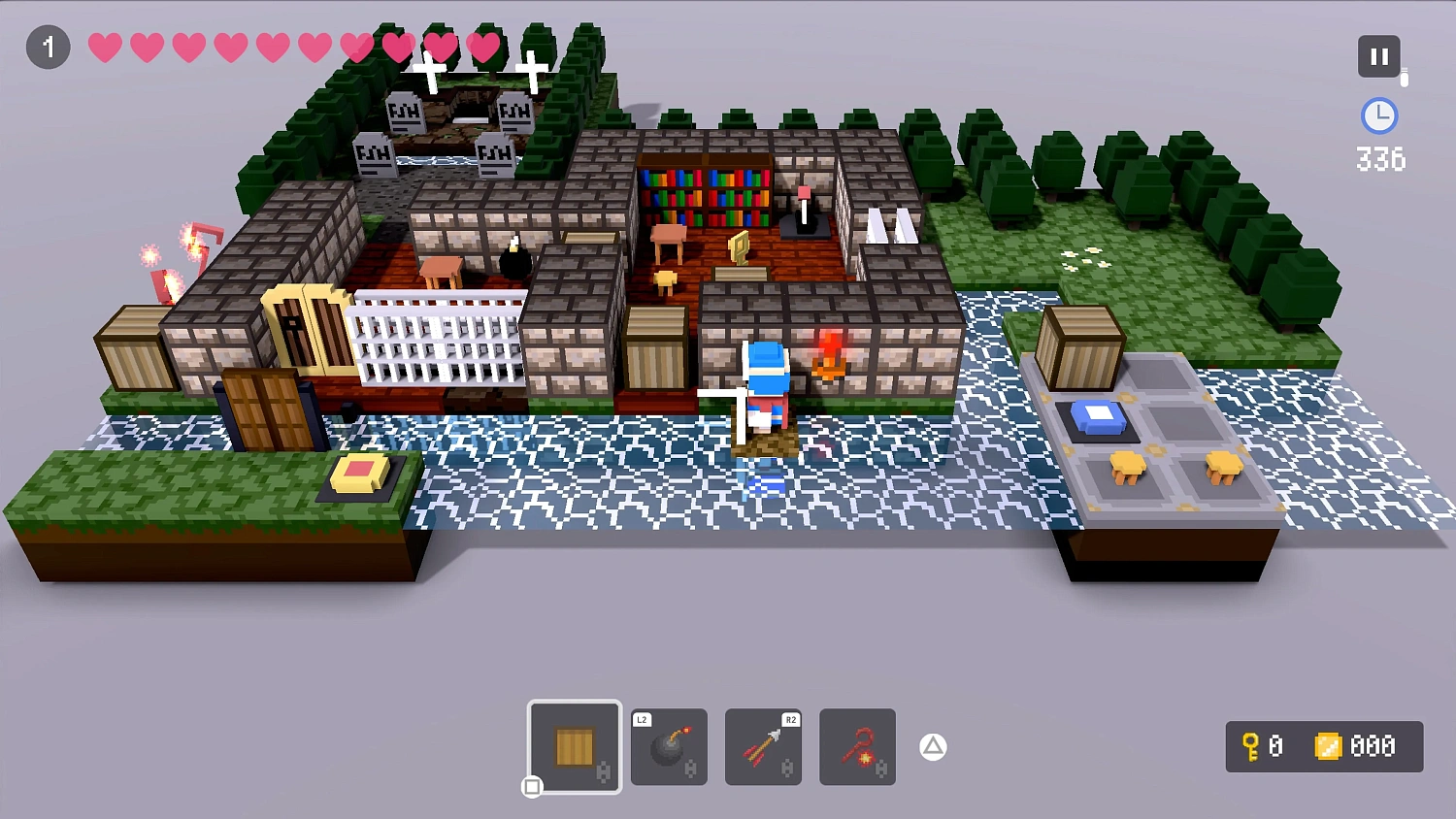Click the Square button badge on the crate slot

(533, 788)
